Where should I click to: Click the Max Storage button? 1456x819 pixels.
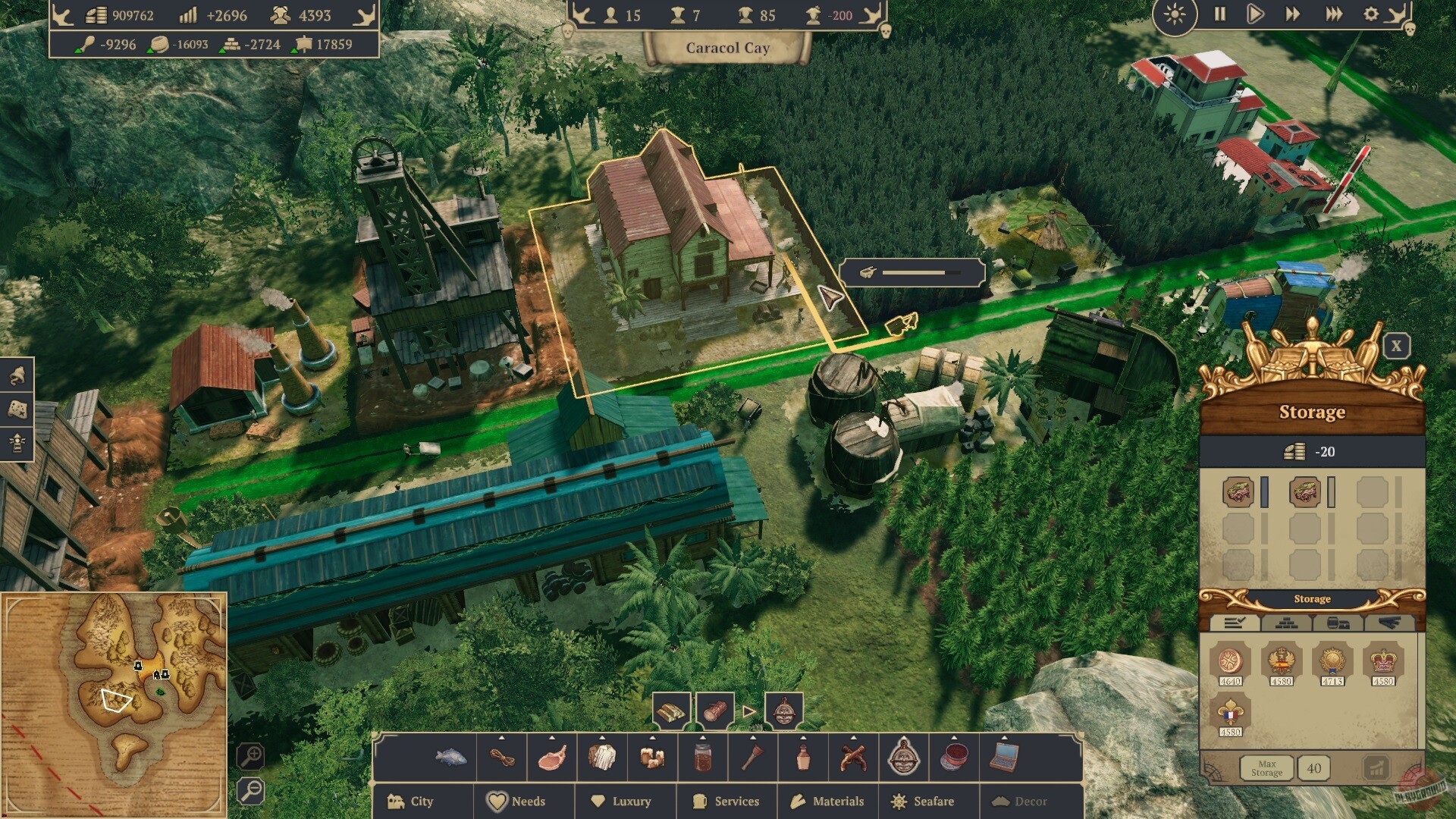(x=1267, y=769)
